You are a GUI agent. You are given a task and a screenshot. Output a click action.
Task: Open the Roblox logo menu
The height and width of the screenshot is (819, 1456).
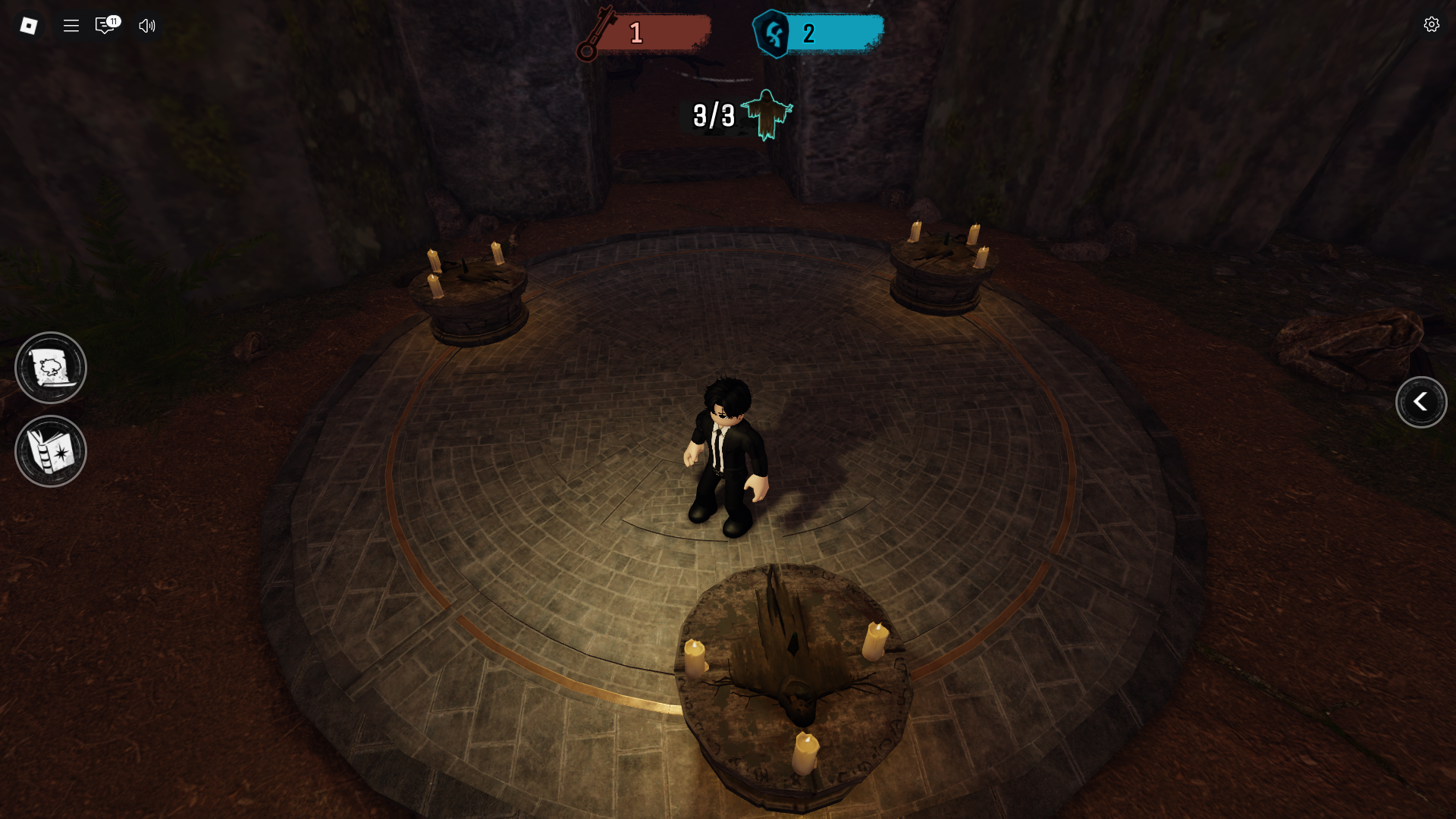coord(29,26)
